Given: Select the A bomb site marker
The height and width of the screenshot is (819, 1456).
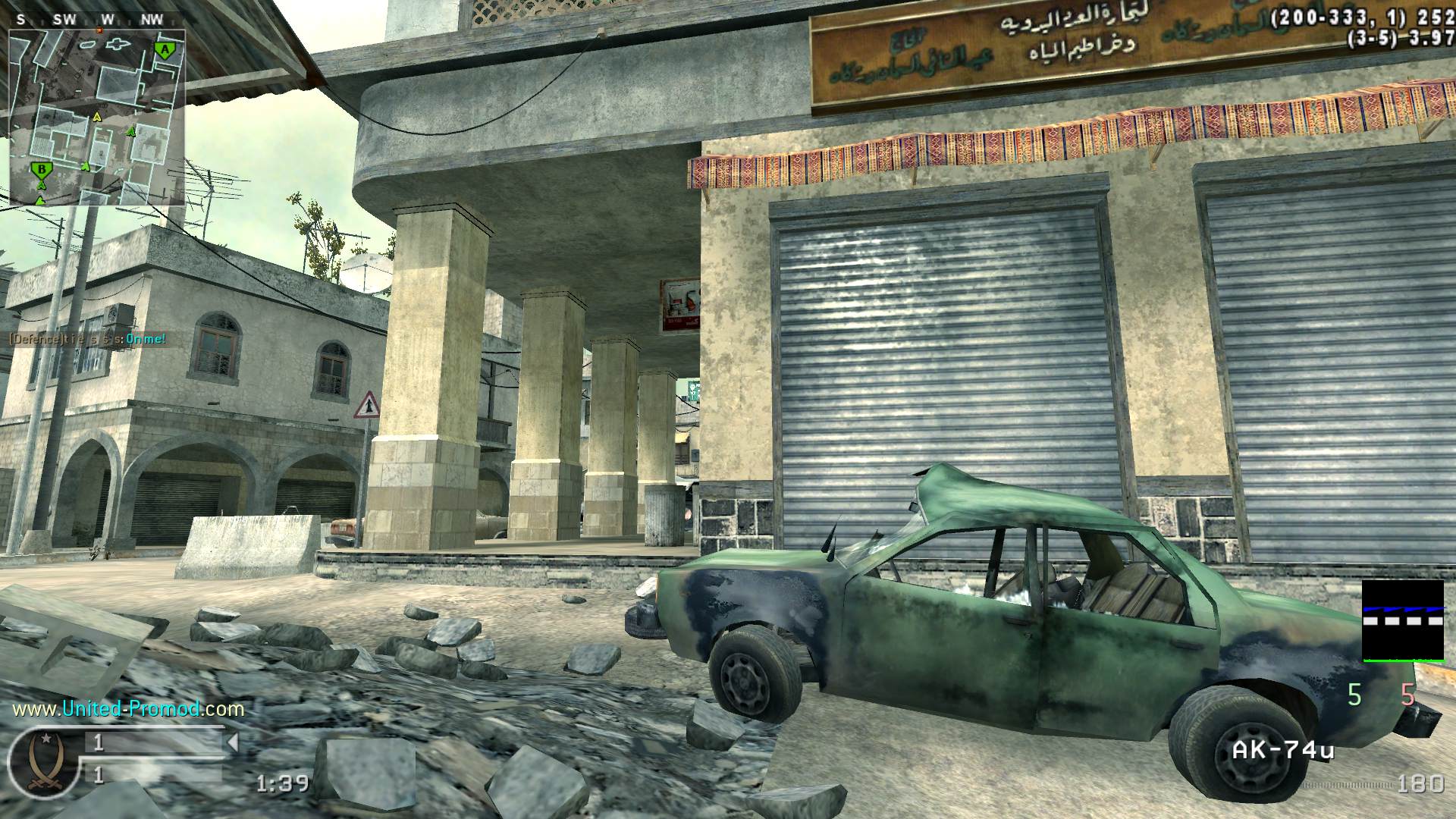Looking at the screenshot, I should (164, 50).
